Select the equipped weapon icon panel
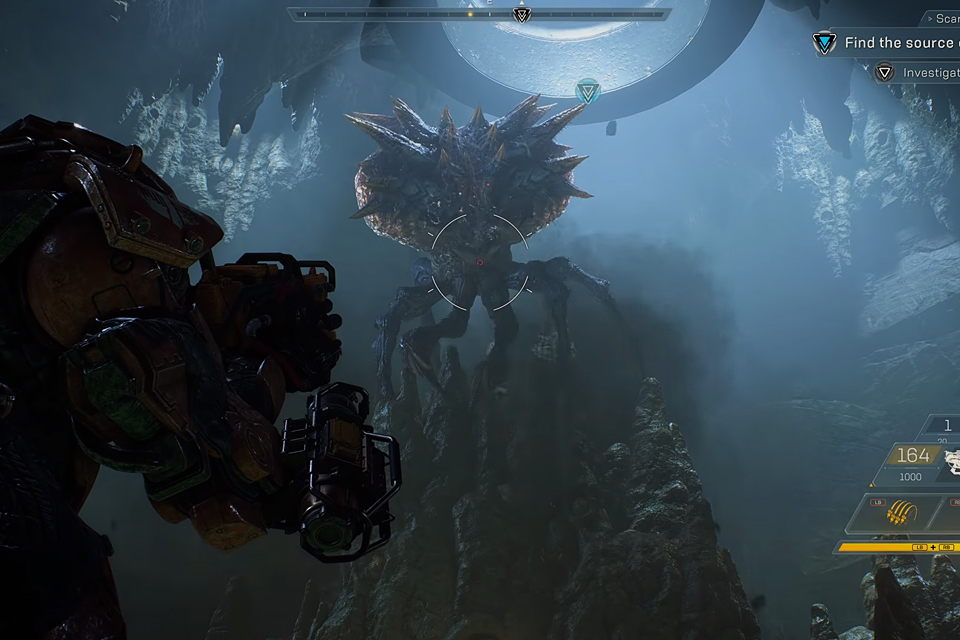Image resolution: width=960 pixels, height=640 pixels. (952, 461)
